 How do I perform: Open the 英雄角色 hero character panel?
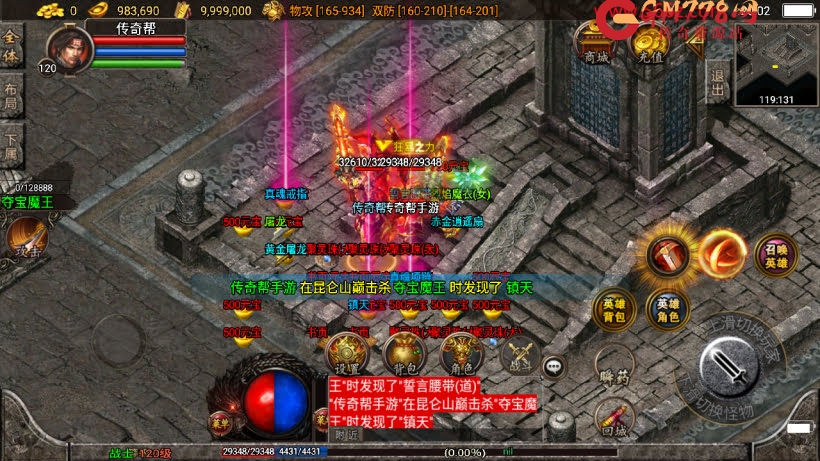(x=667, y=310)
